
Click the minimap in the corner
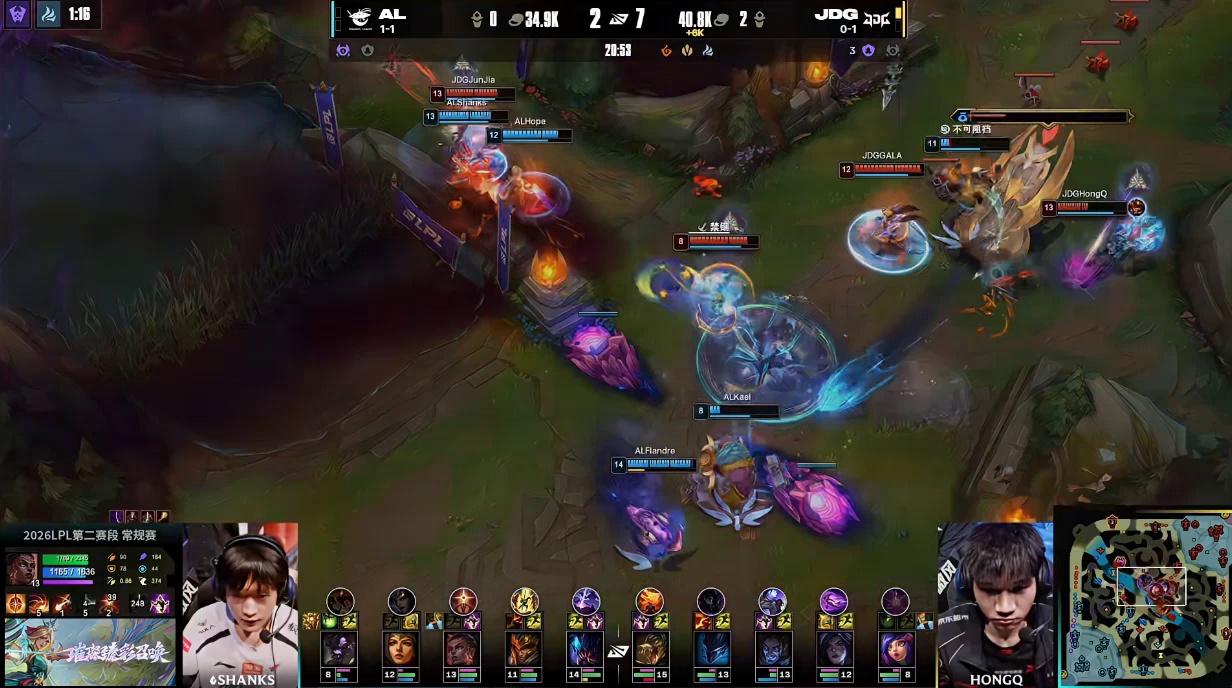point(1143,597)
